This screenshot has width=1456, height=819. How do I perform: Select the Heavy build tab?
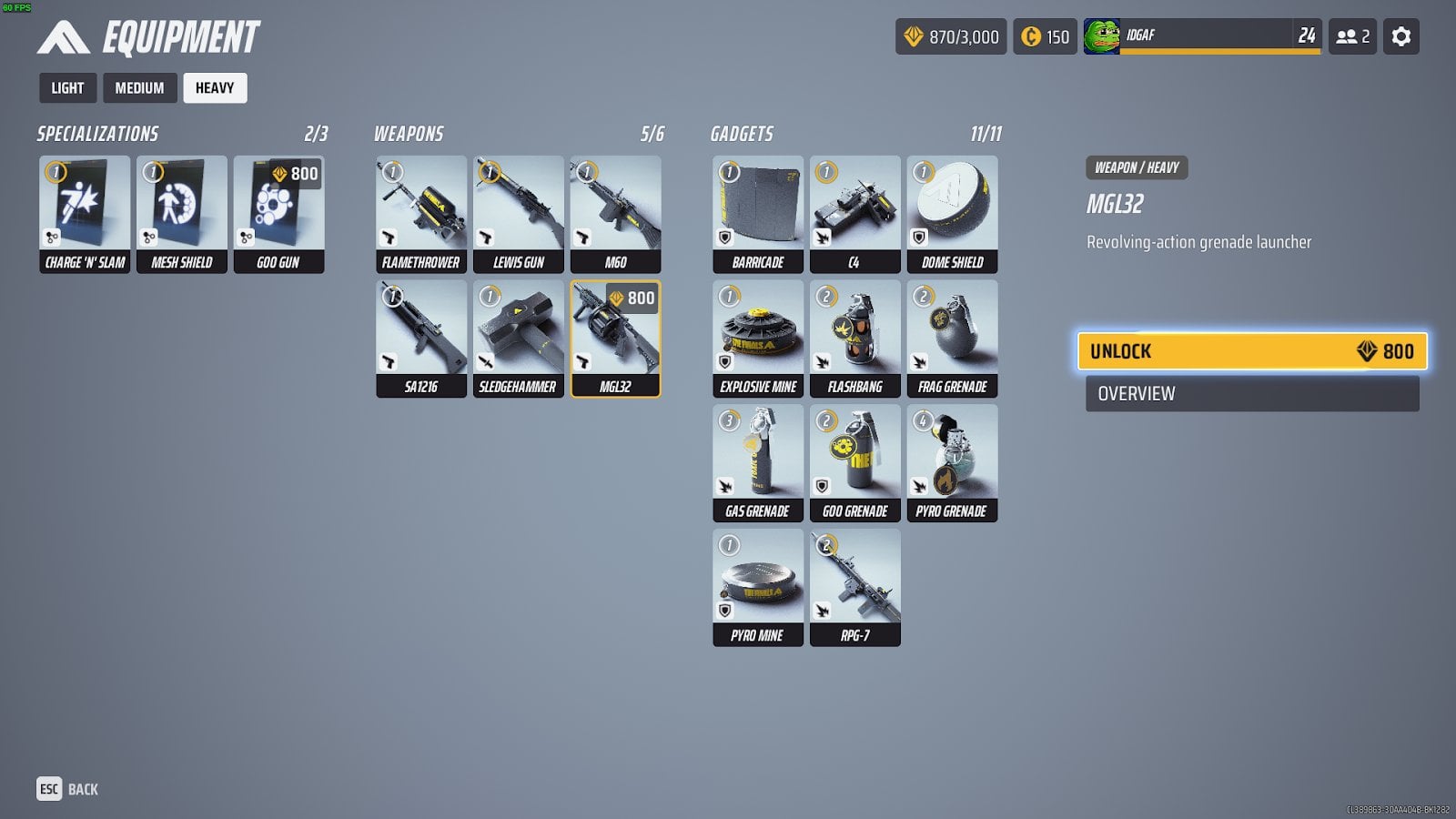coord(215,88)
